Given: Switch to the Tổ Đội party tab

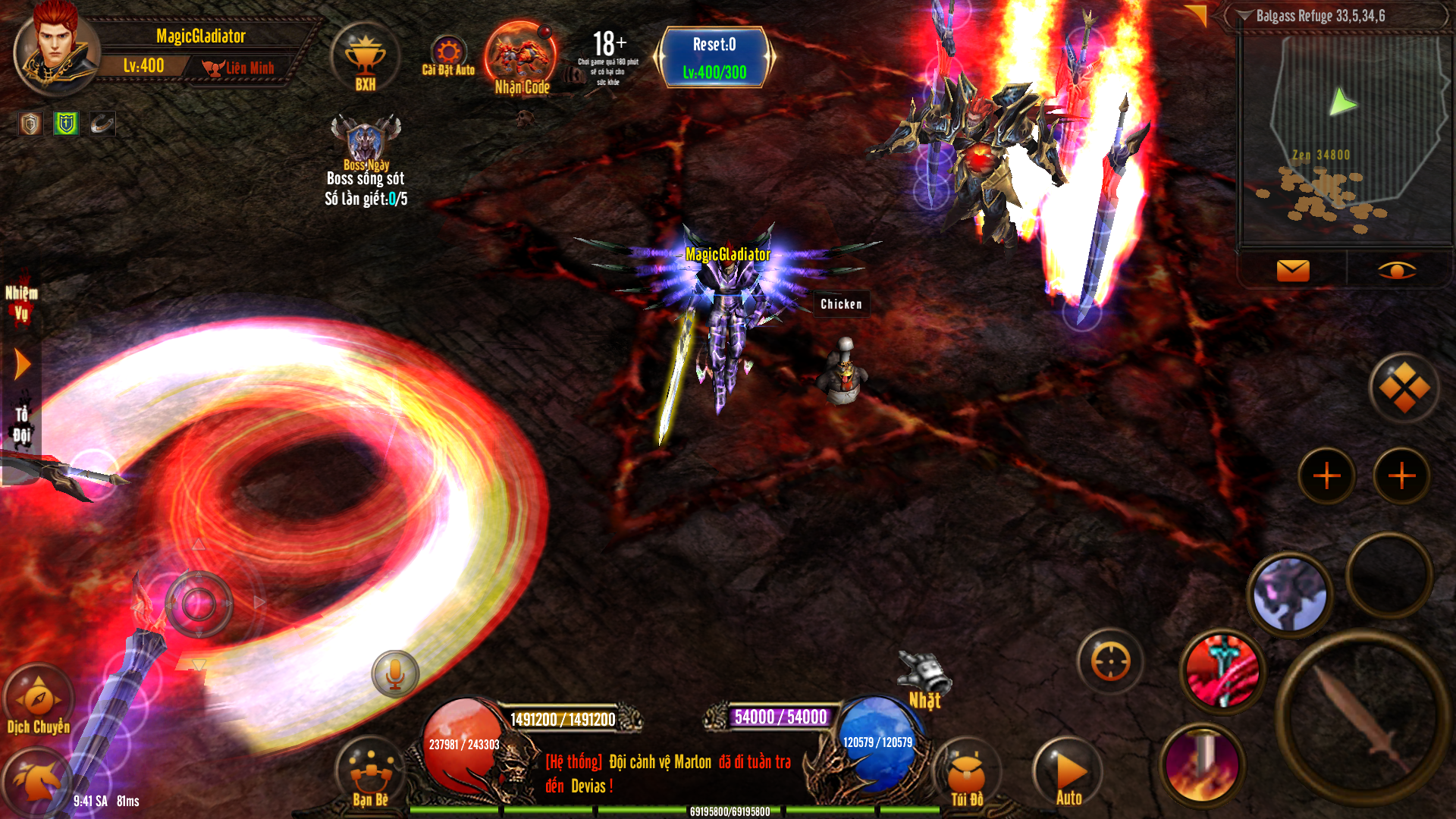Looking at the screenshot, I should coord(21,425).
